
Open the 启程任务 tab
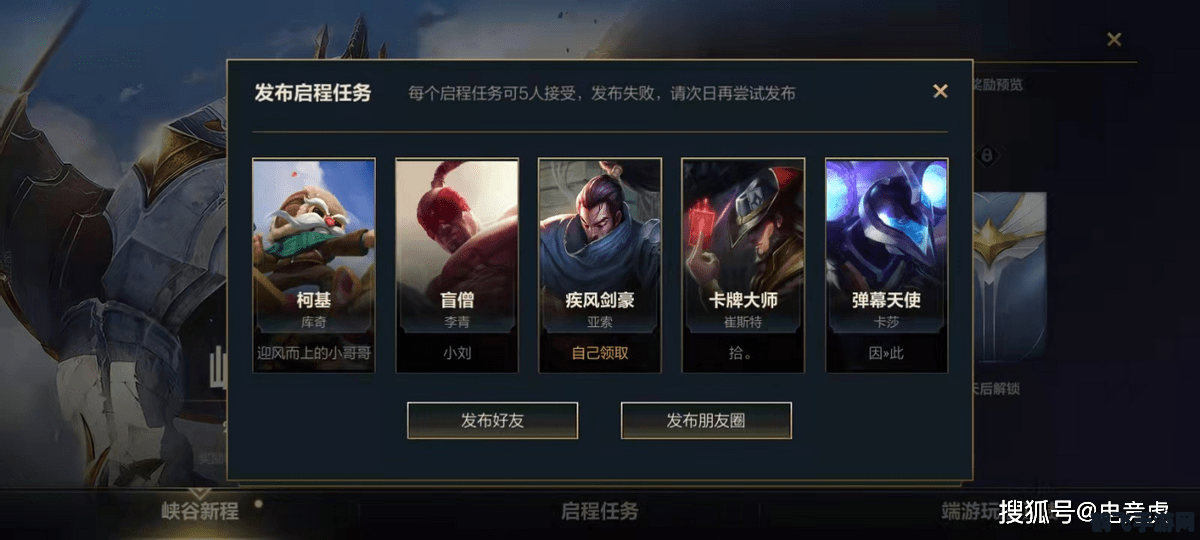pyautogui.click(x=599, y=511)
